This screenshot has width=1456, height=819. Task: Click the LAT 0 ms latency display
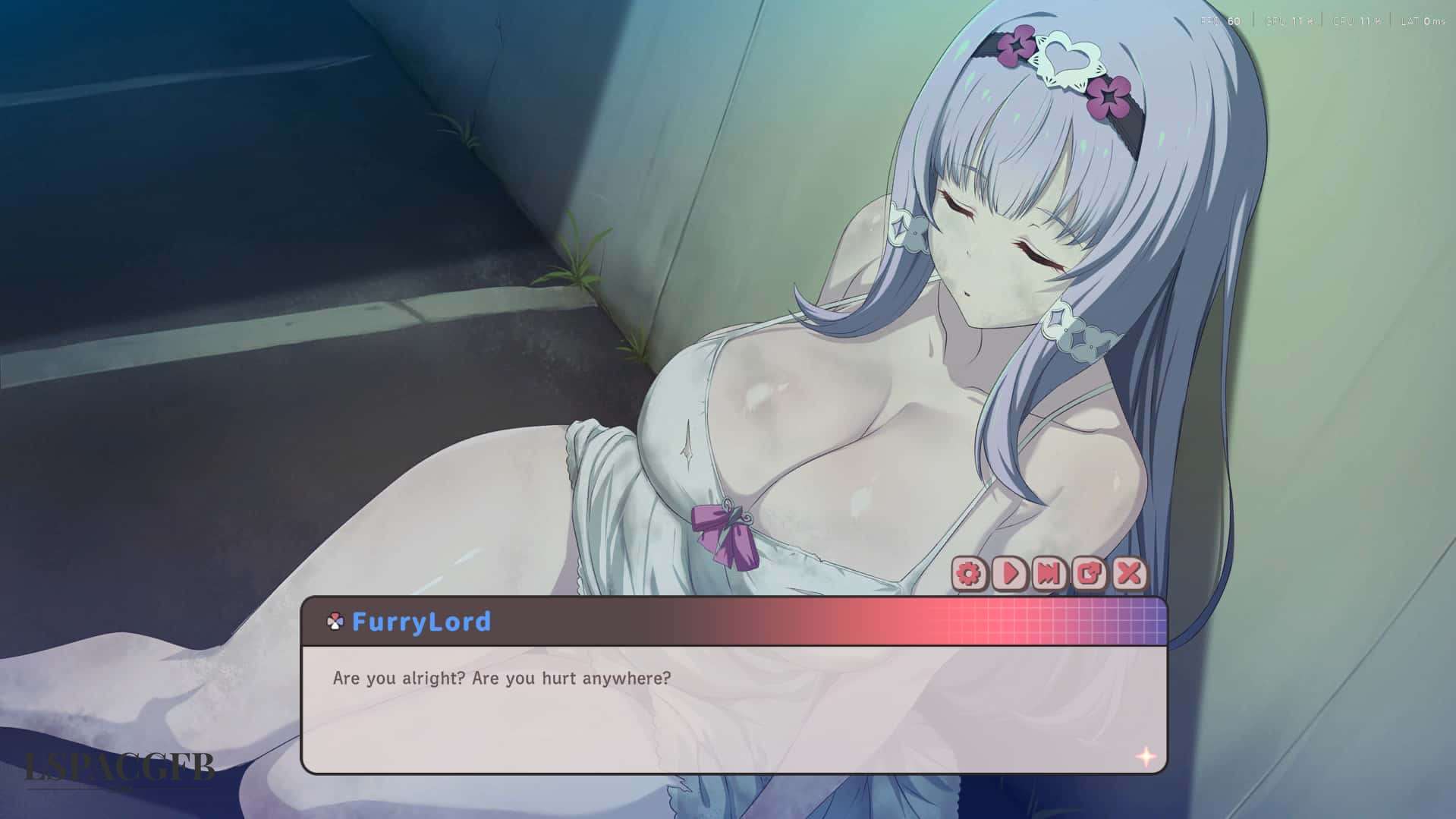1424,21
